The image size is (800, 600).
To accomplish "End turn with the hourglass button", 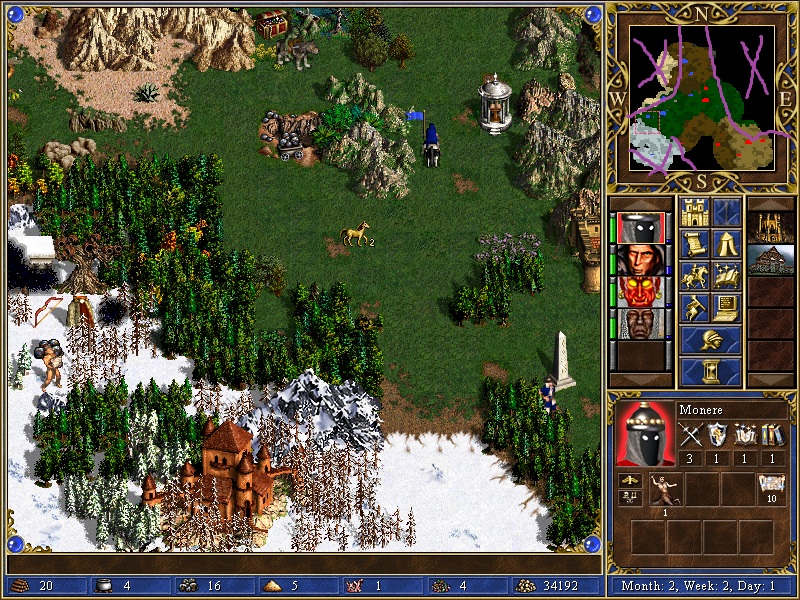I will [711, 371].
